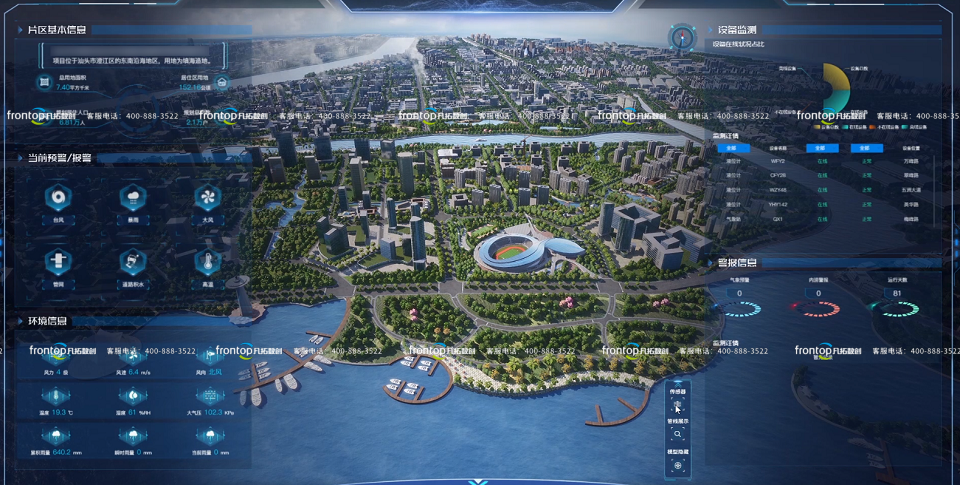960x485 pixels.
Task: Select the QX1 weather station row
Action: tap(778, 218)
